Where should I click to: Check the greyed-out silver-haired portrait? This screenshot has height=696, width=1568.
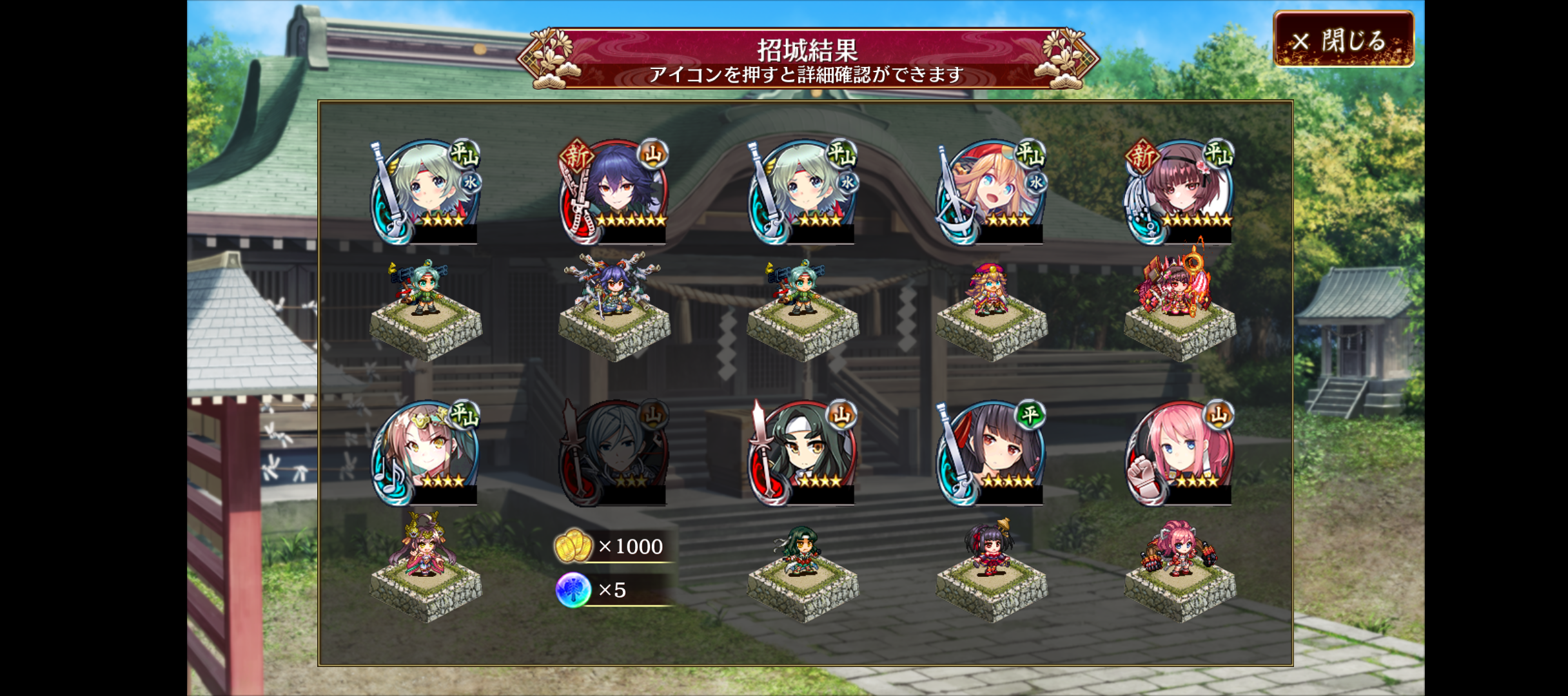614,452
